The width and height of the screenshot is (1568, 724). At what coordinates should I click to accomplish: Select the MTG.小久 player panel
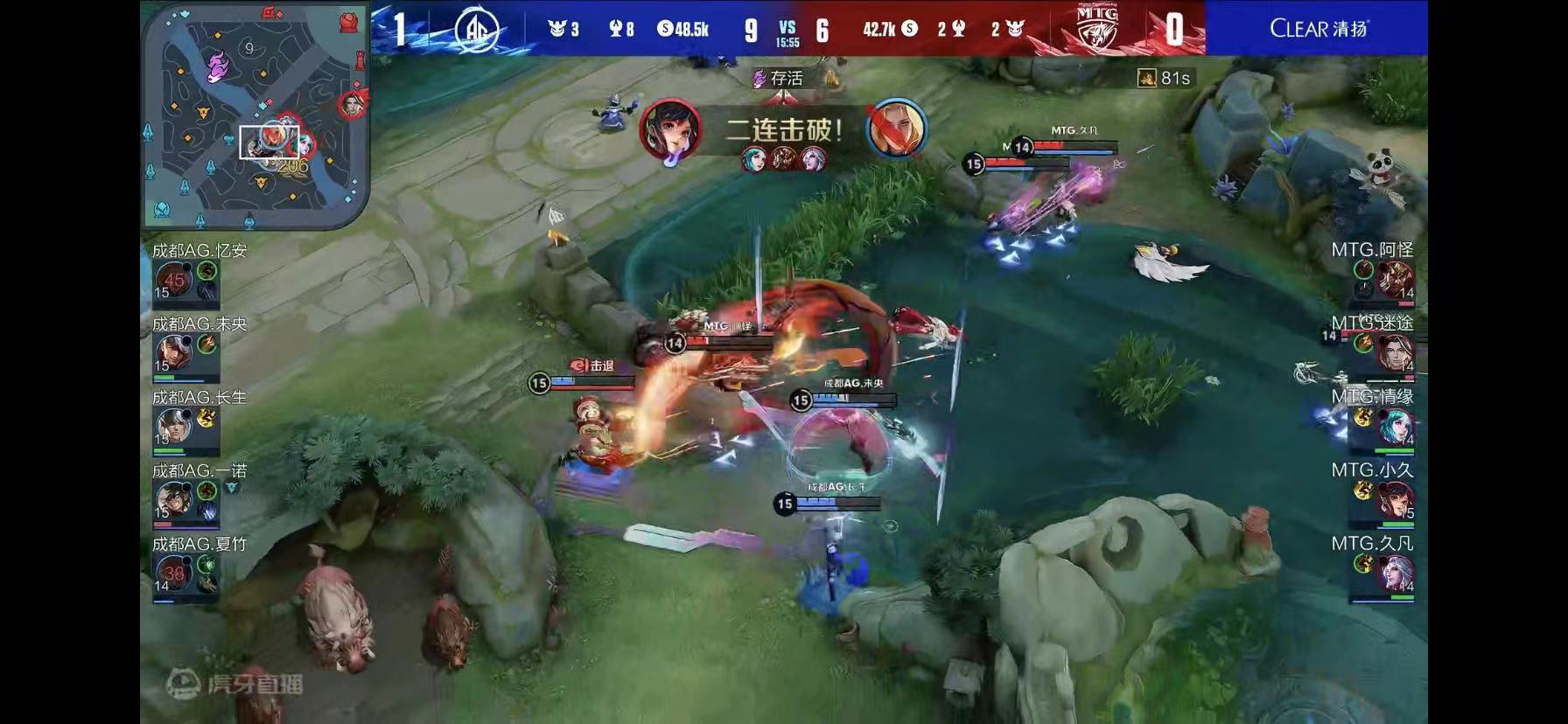[x=1394, y=500]
